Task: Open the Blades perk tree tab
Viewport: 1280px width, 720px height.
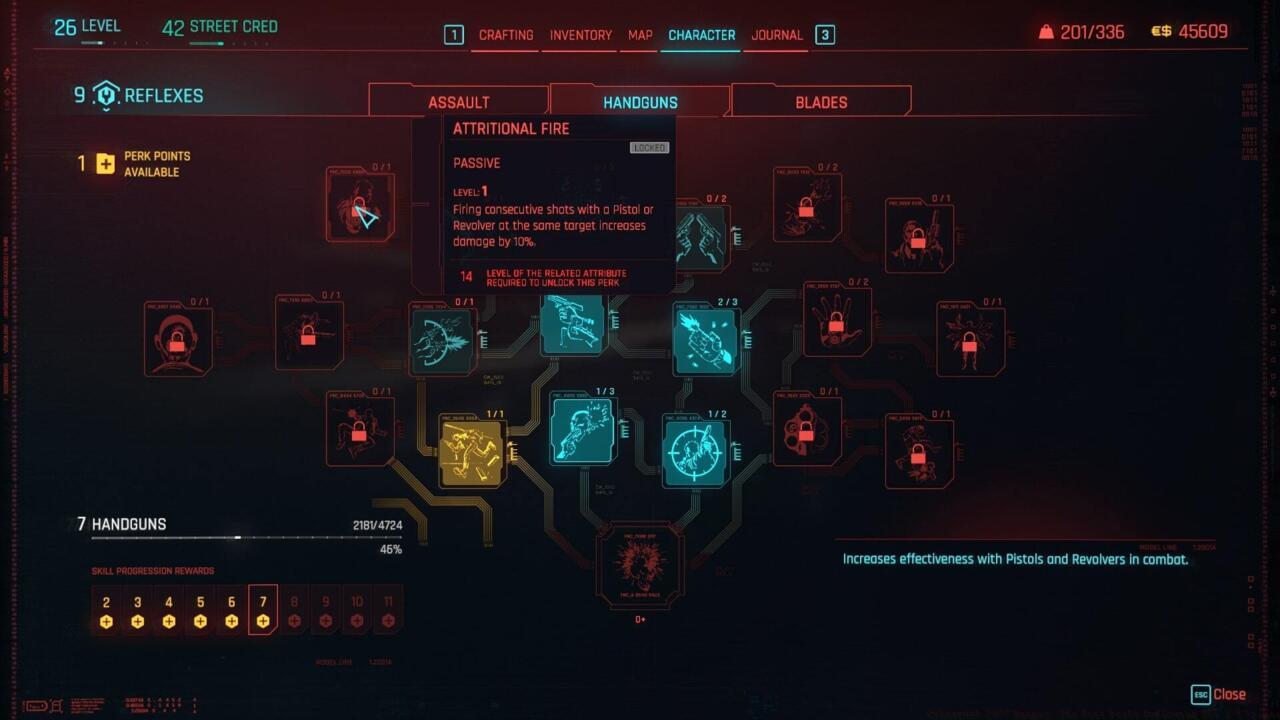Action: [821, 101]
